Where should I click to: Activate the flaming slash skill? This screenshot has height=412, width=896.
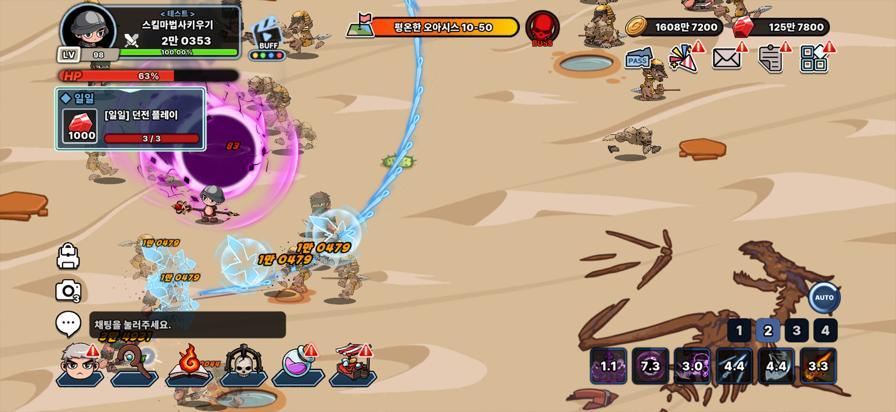click(818, 366)
